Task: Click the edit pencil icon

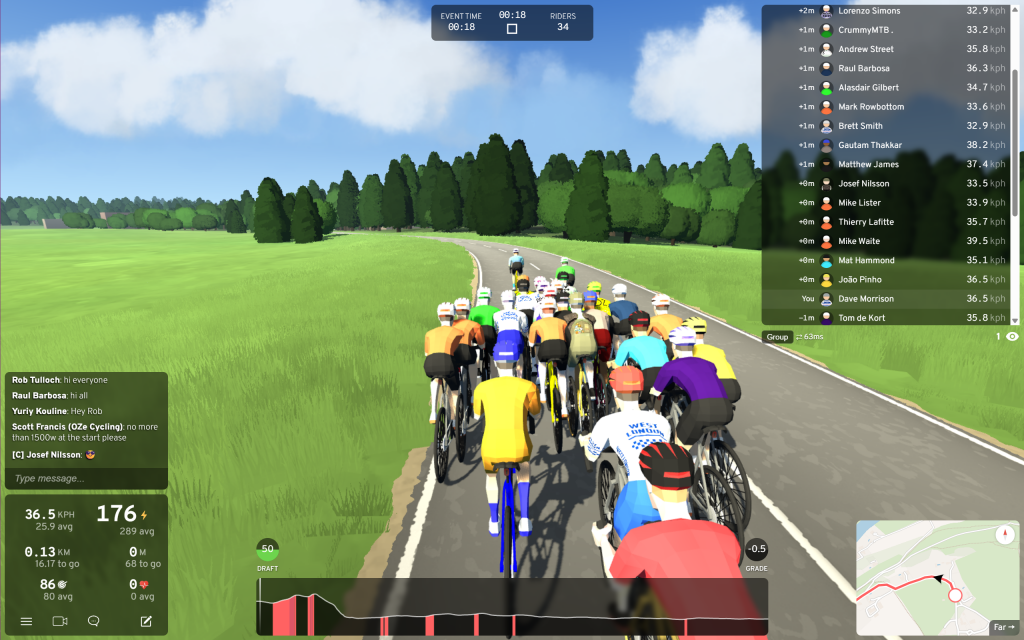Action: 146,621
